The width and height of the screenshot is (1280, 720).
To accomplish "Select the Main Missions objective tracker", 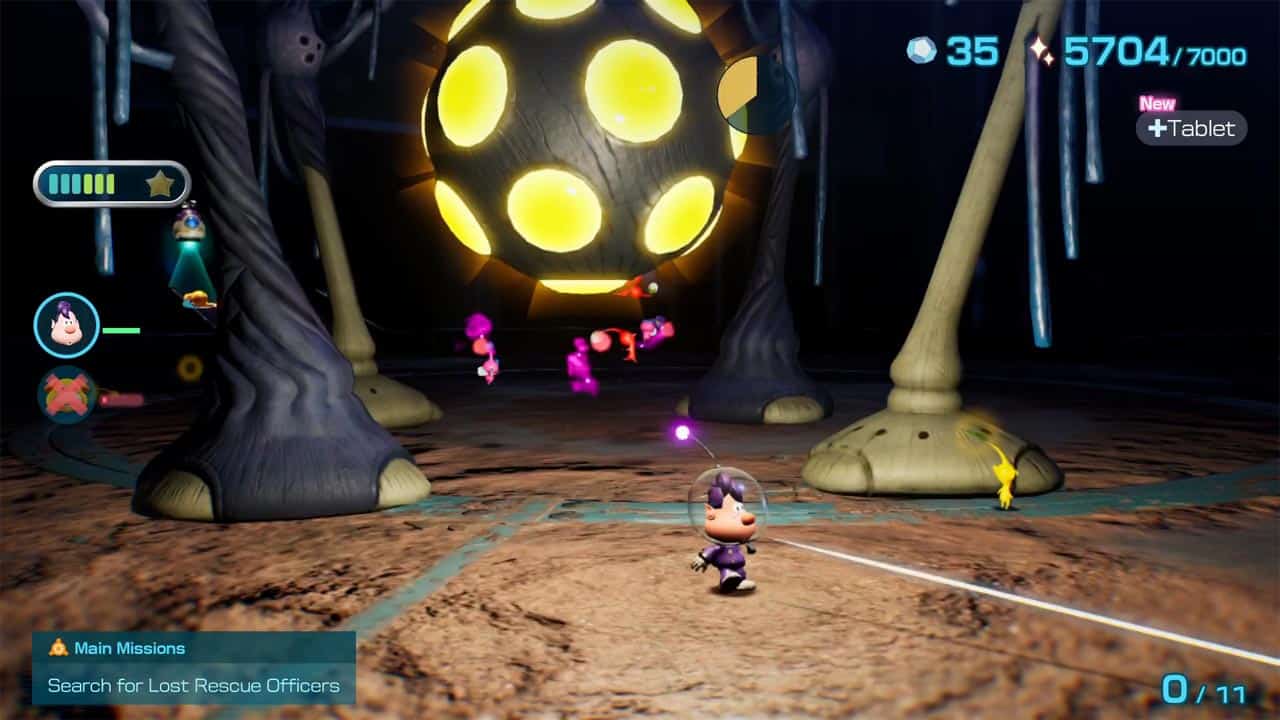I will (194, 668).
